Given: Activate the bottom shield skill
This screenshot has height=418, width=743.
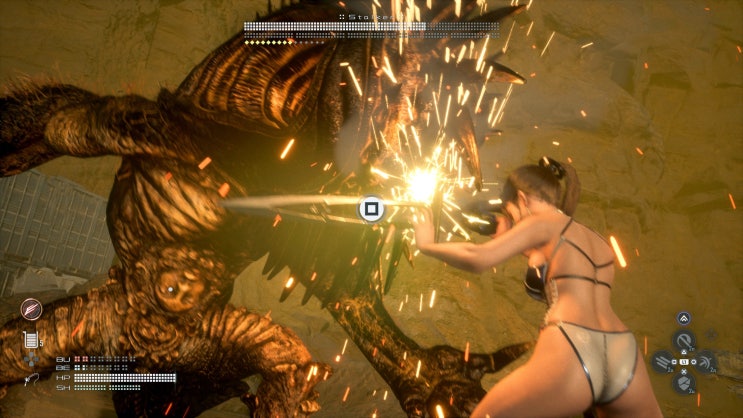Looking at the screenshot, I should (x=684, y=383).
